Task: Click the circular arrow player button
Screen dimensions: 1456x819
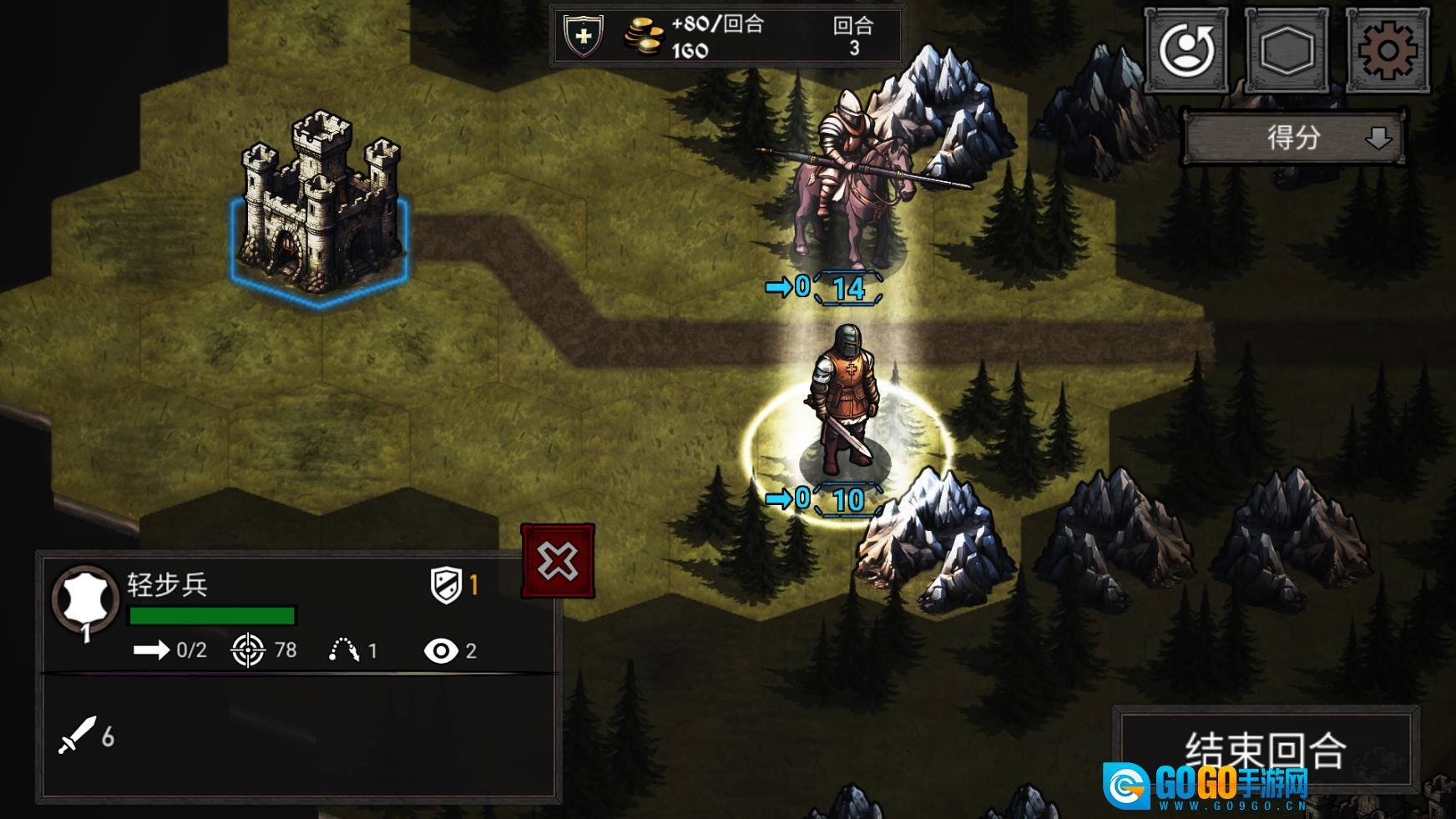Action: (1186, 50)
